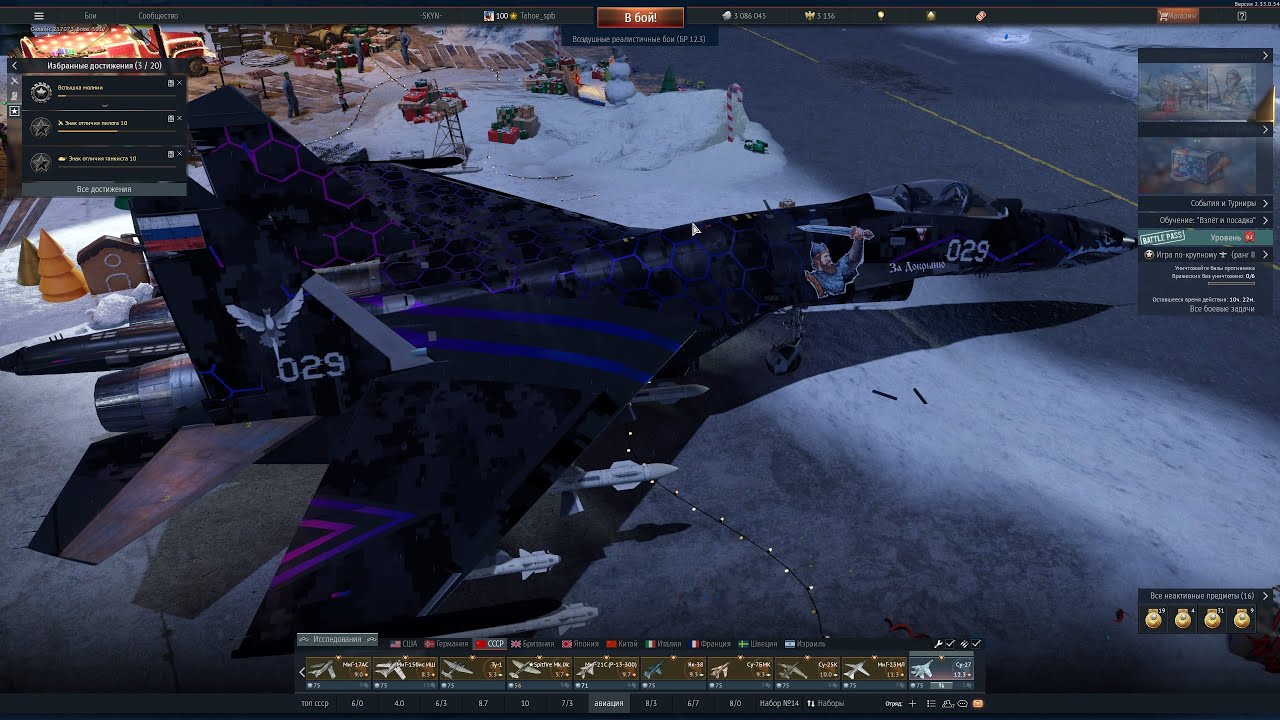Select the Spitfire Mk.IXc aircraft slot
The image size is (1280, 720).
pos(540,668)
